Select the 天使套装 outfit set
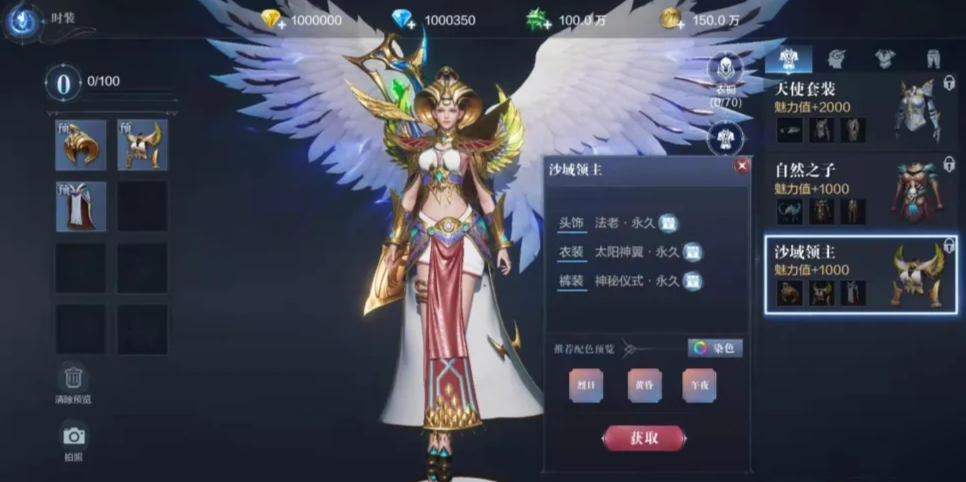Screen dimensions: 966x482 click(x=862, y=110)
